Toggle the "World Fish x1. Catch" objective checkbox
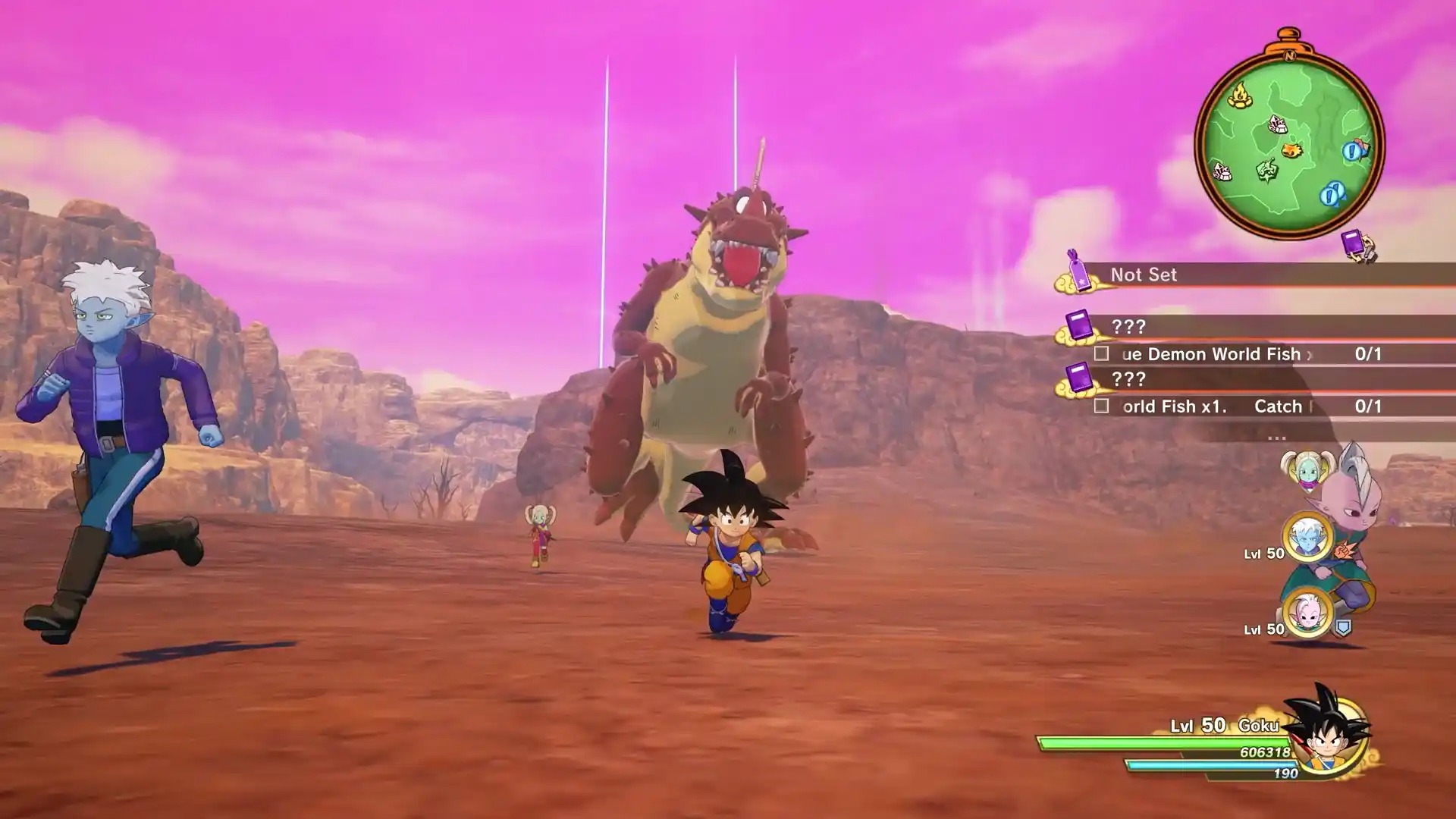This screenshot has height=819, width=1456. [1101, 406]
